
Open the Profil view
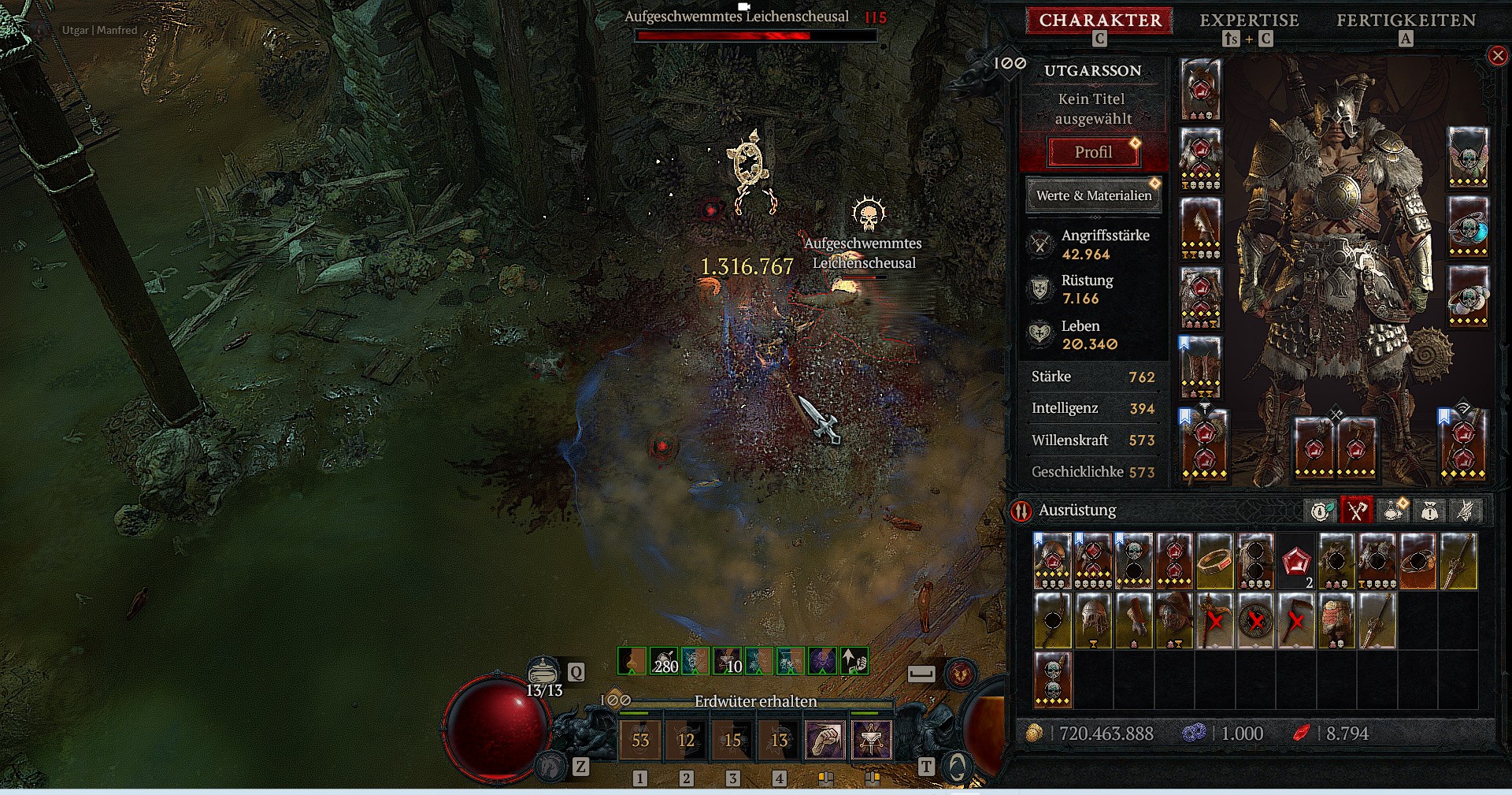(1093, 152)
